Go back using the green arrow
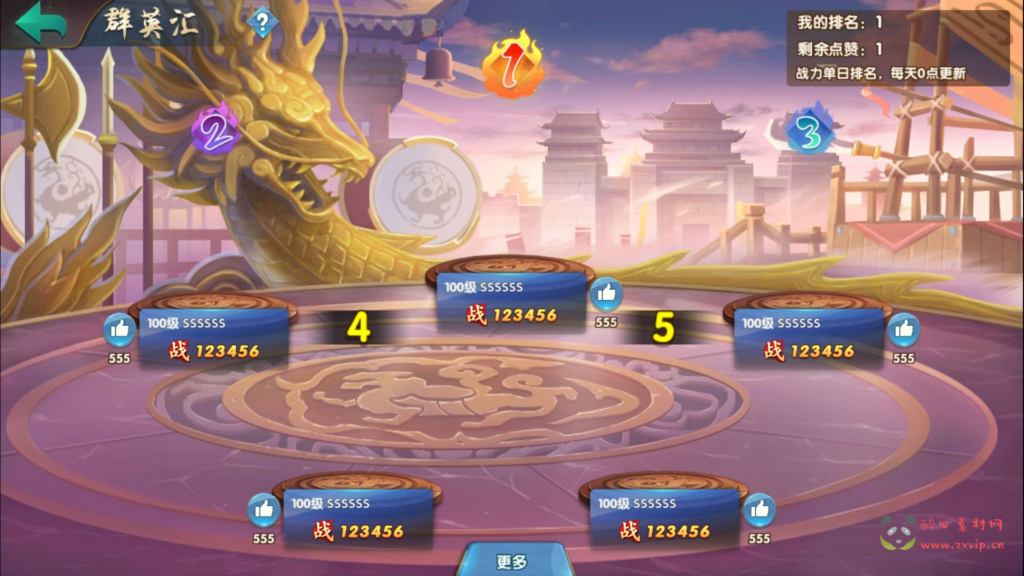Image resolution: width=1024 pixels, height=576 pixels. coord(40,22)
